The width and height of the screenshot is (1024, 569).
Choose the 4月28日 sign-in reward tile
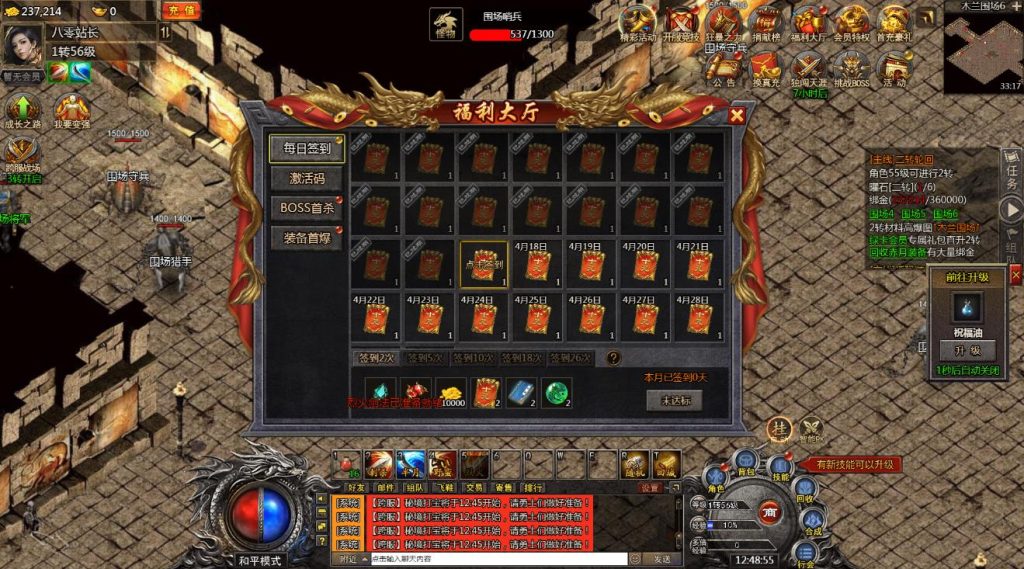[x=699, y=316]
